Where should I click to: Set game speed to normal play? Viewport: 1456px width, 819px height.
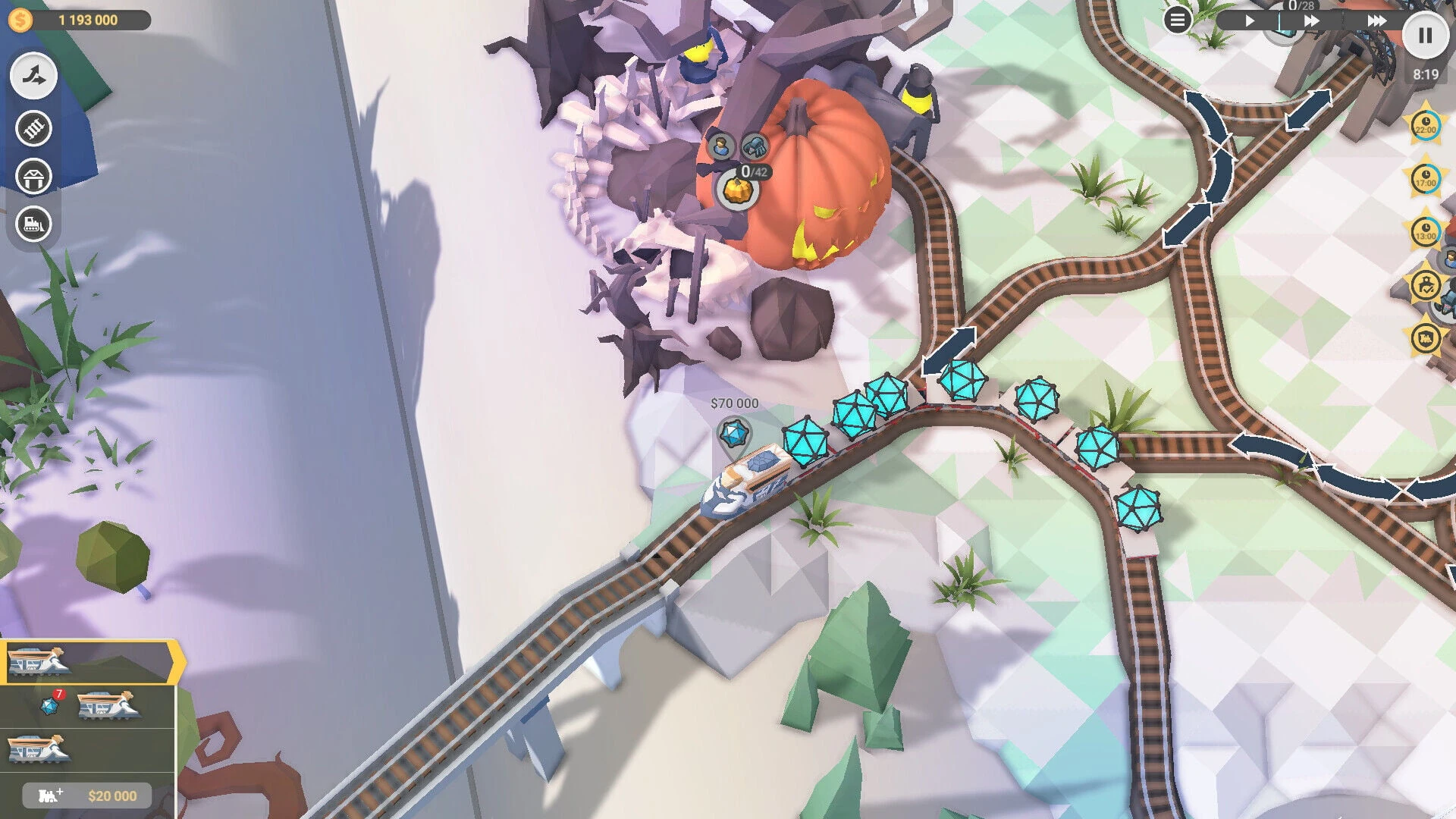[x=1250, y=21]
